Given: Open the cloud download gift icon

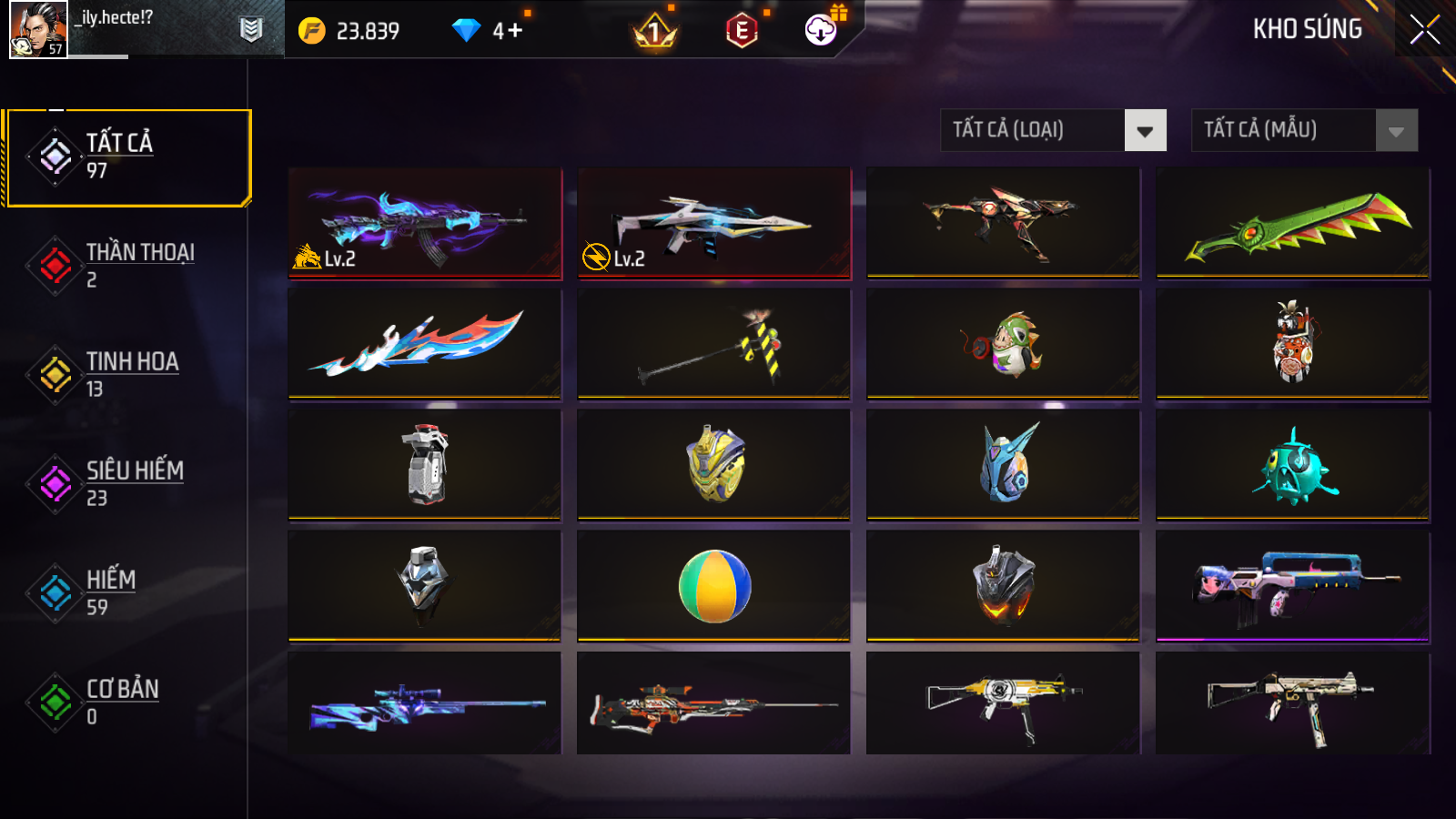Looking at the screenshot, I should 822,30.
